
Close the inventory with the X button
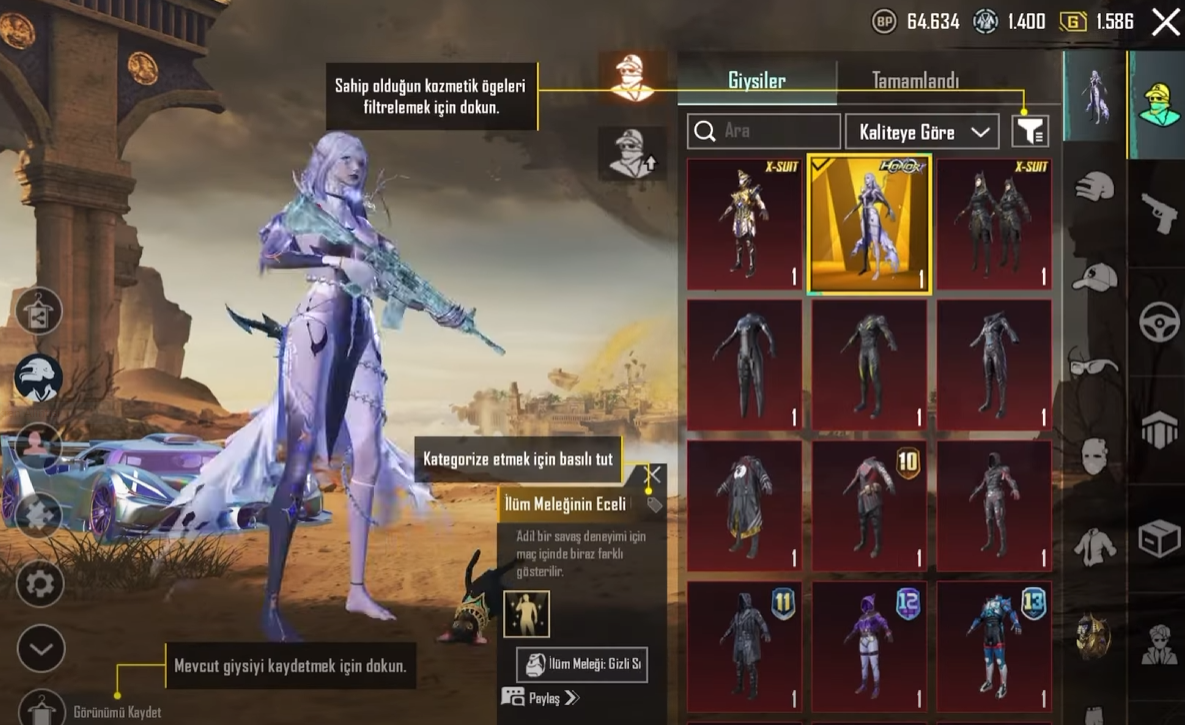coord(1165,22)
